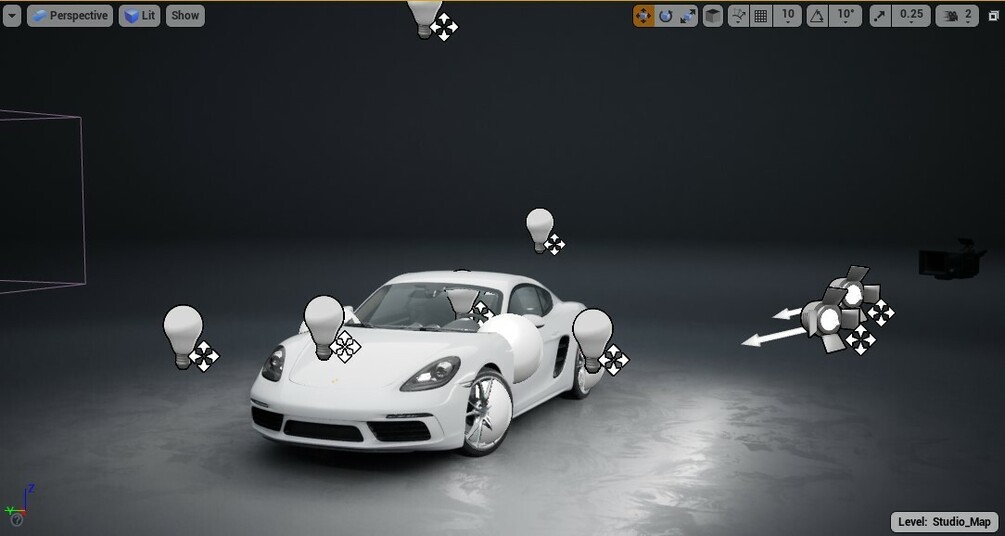The image size is (1005, 536).
Task: Adjust the camera speed setting
Action: click(x=958, y=16)
